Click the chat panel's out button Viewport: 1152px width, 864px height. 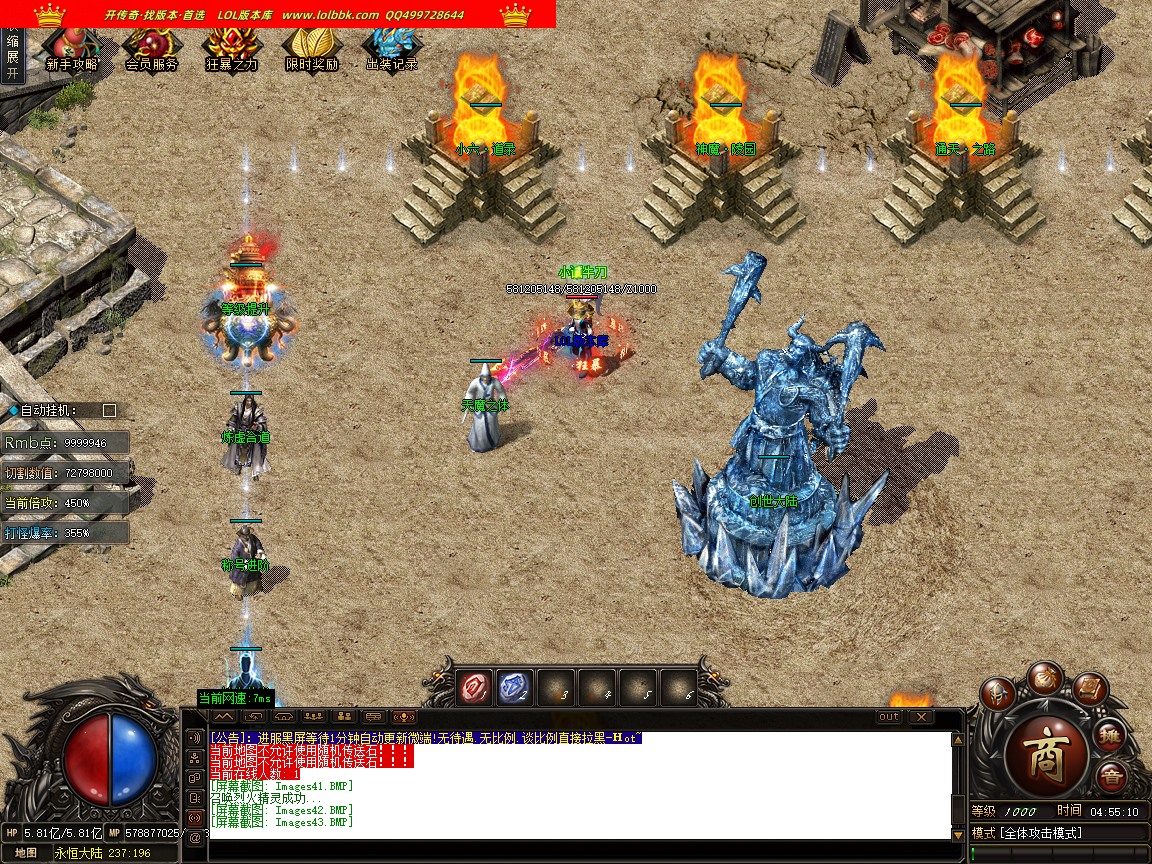[x=888, y=717]
